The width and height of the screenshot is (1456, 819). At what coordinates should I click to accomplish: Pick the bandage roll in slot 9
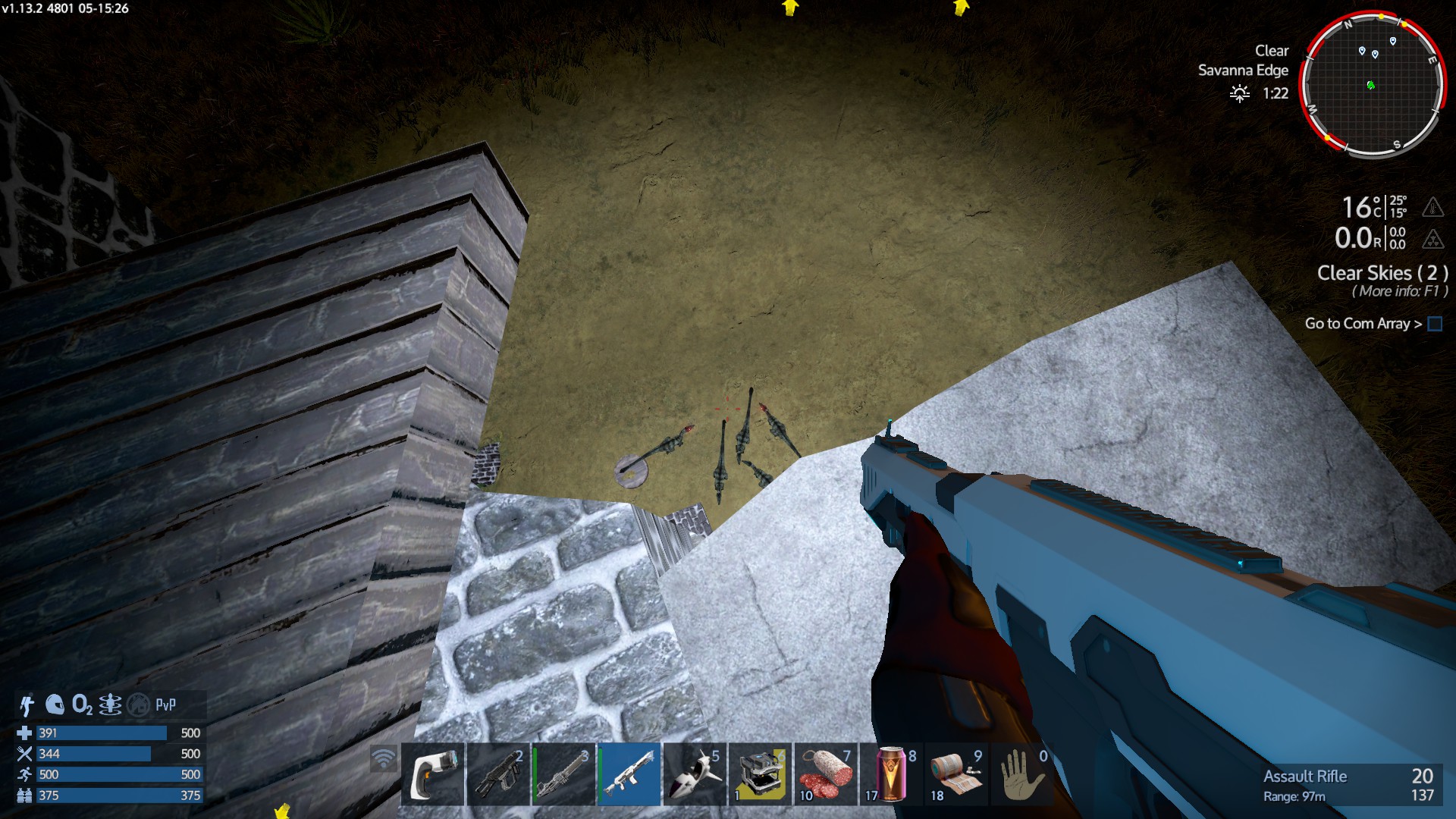click(x=956, y=774)
